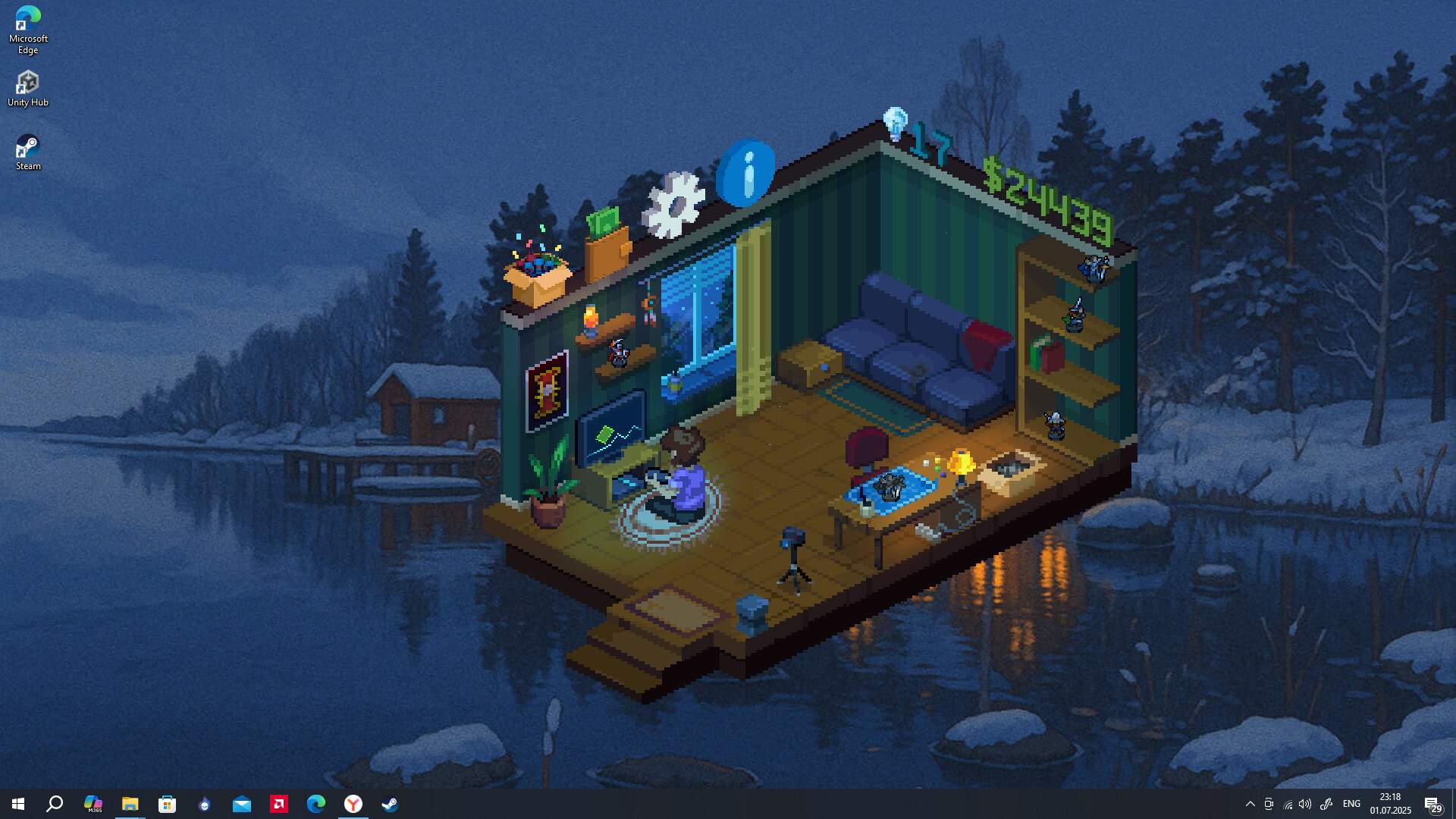Open the confetti loot box

coord(537,274)
